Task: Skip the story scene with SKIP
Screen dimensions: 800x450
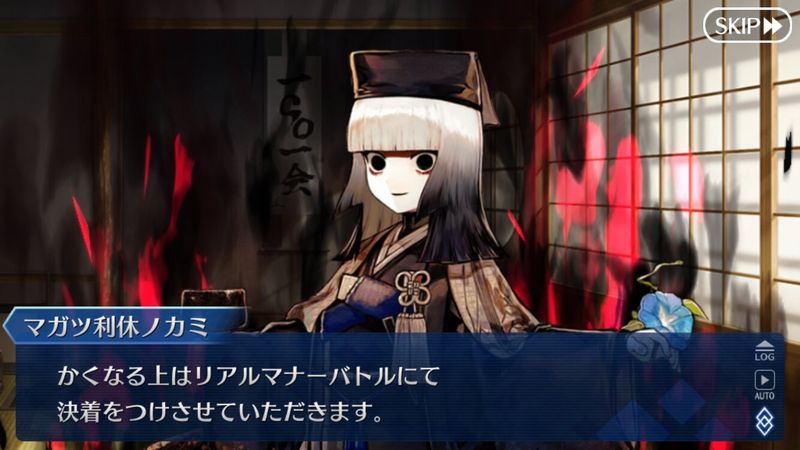Action: click(746, 25)
